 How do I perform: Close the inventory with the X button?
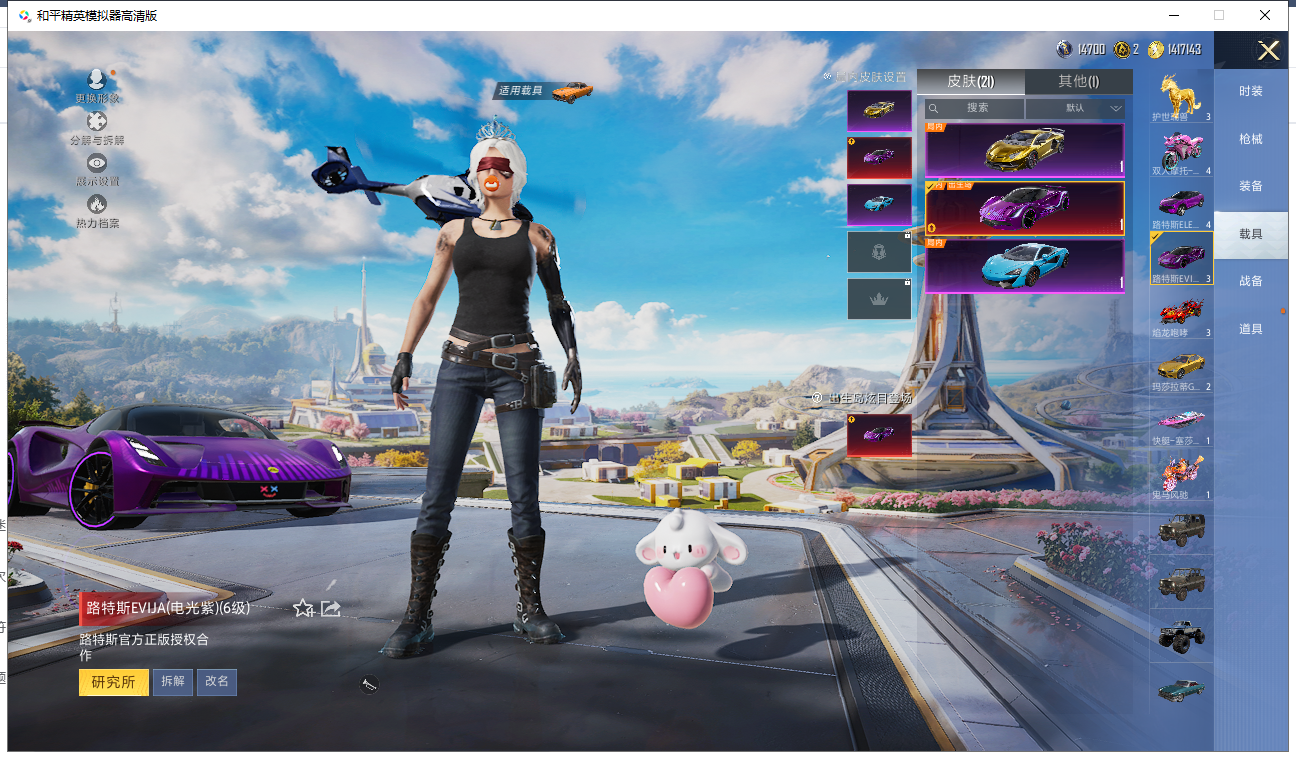pyautogui.click(x=1268, y=51)
